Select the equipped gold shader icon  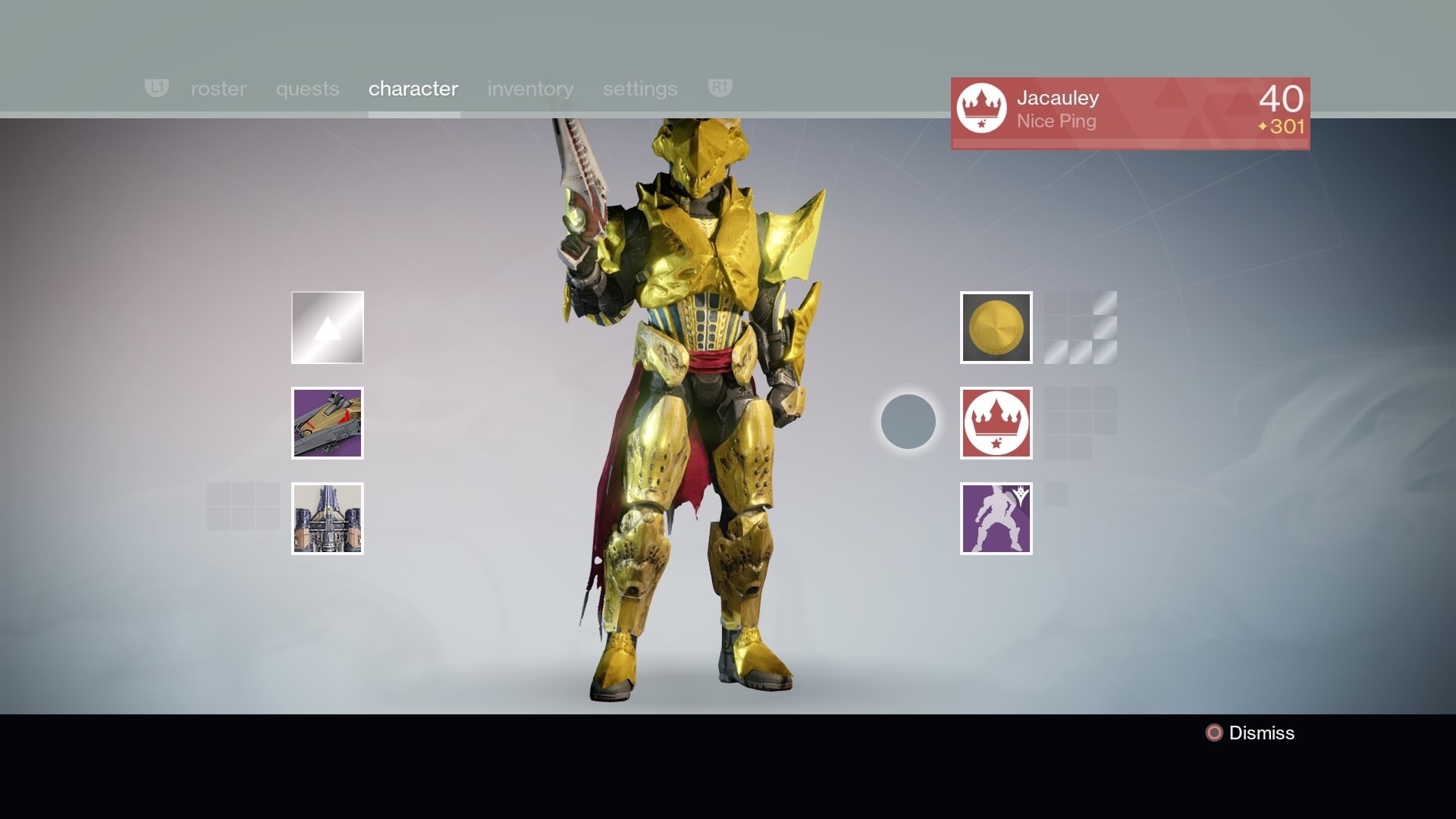996,328
